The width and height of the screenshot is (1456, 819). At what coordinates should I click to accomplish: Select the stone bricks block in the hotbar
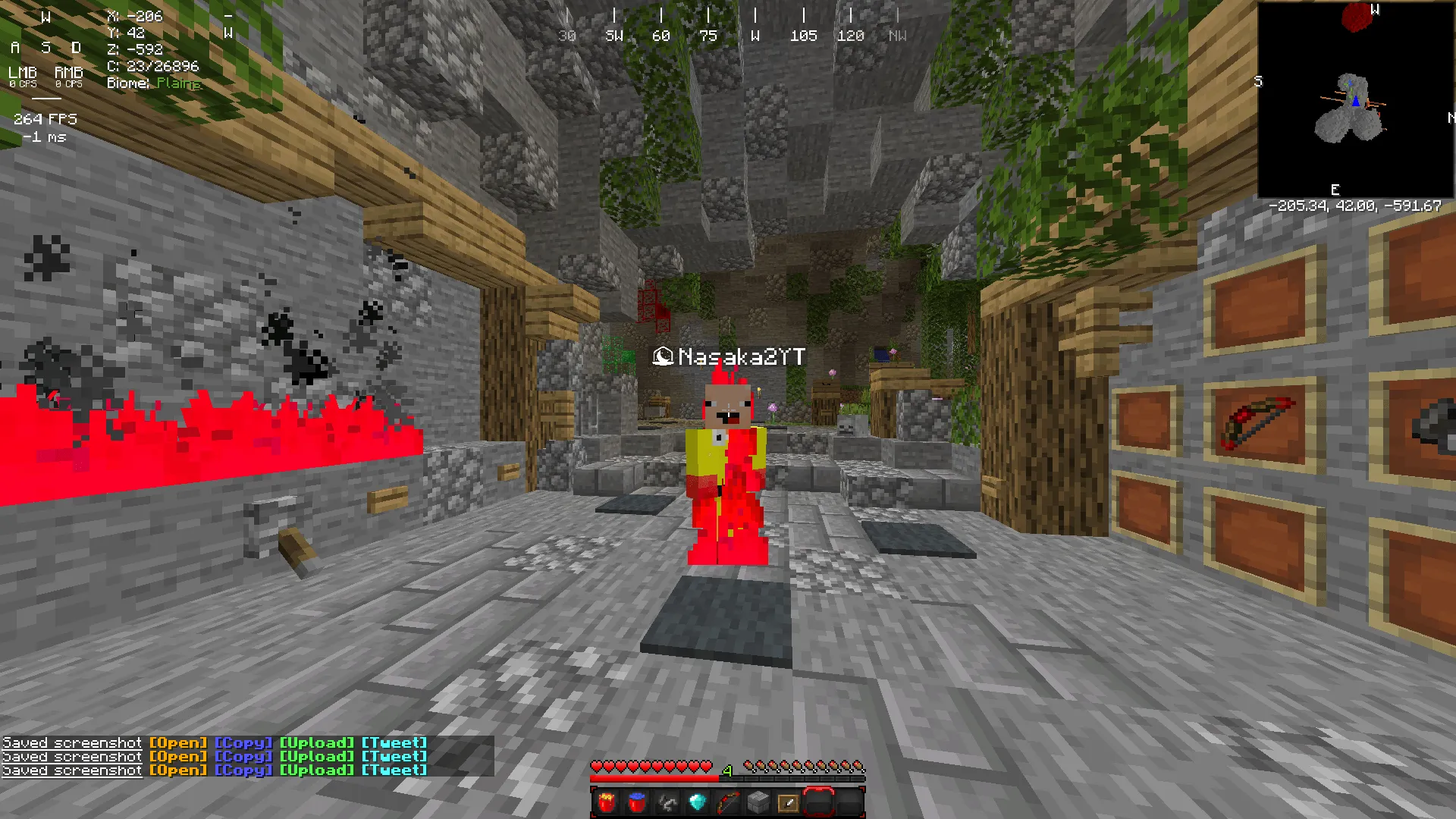tap(758, 802)
